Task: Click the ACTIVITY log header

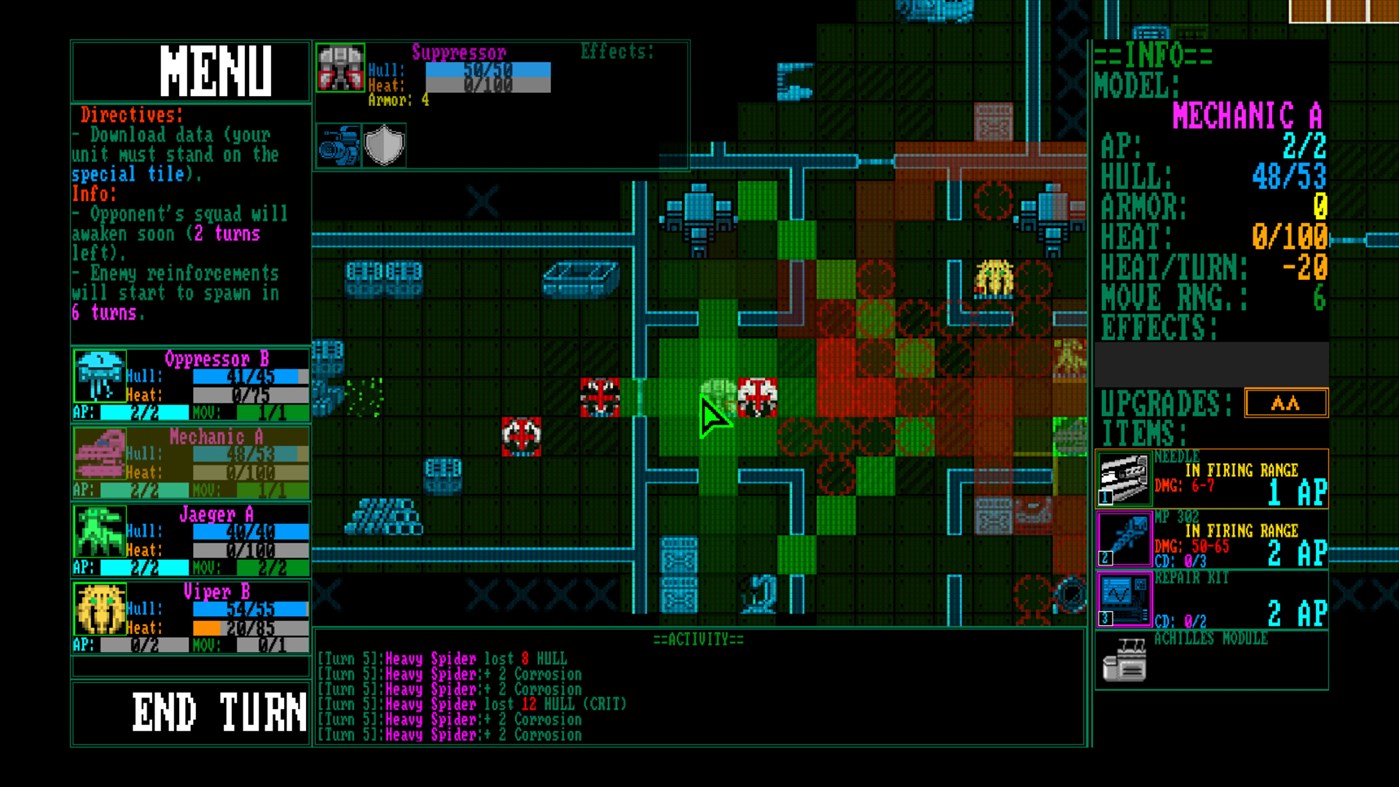Action: tap(700, 639)
